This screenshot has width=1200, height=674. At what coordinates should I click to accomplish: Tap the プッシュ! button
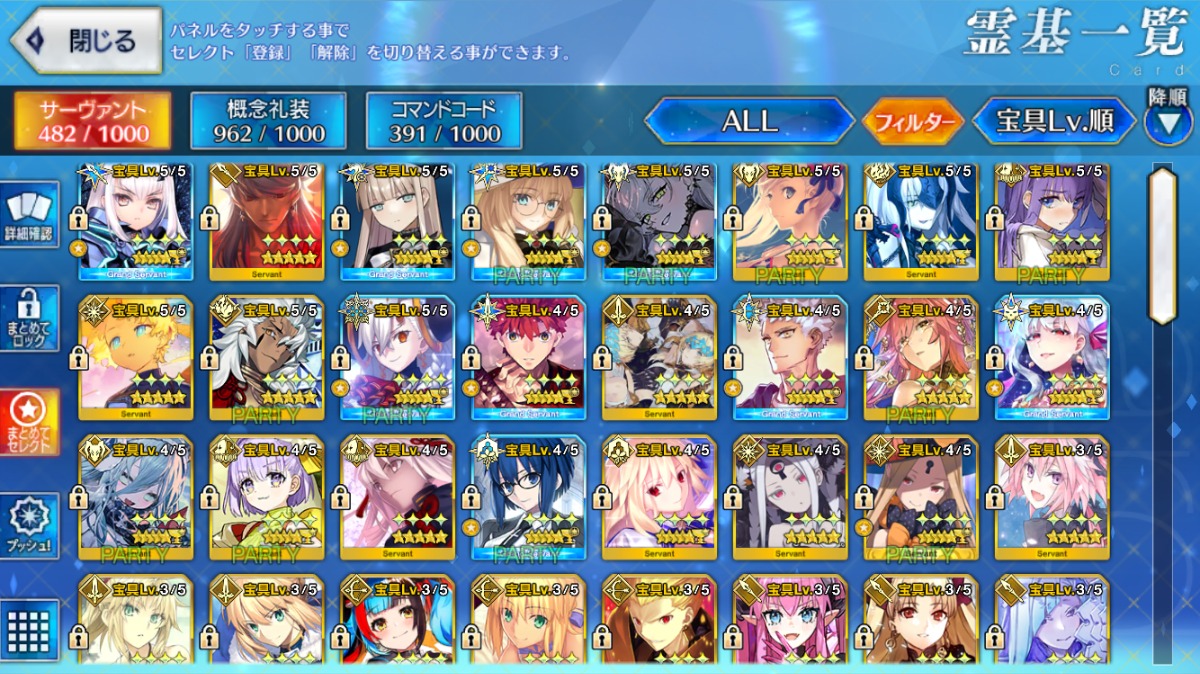click(x=30, y=526)
